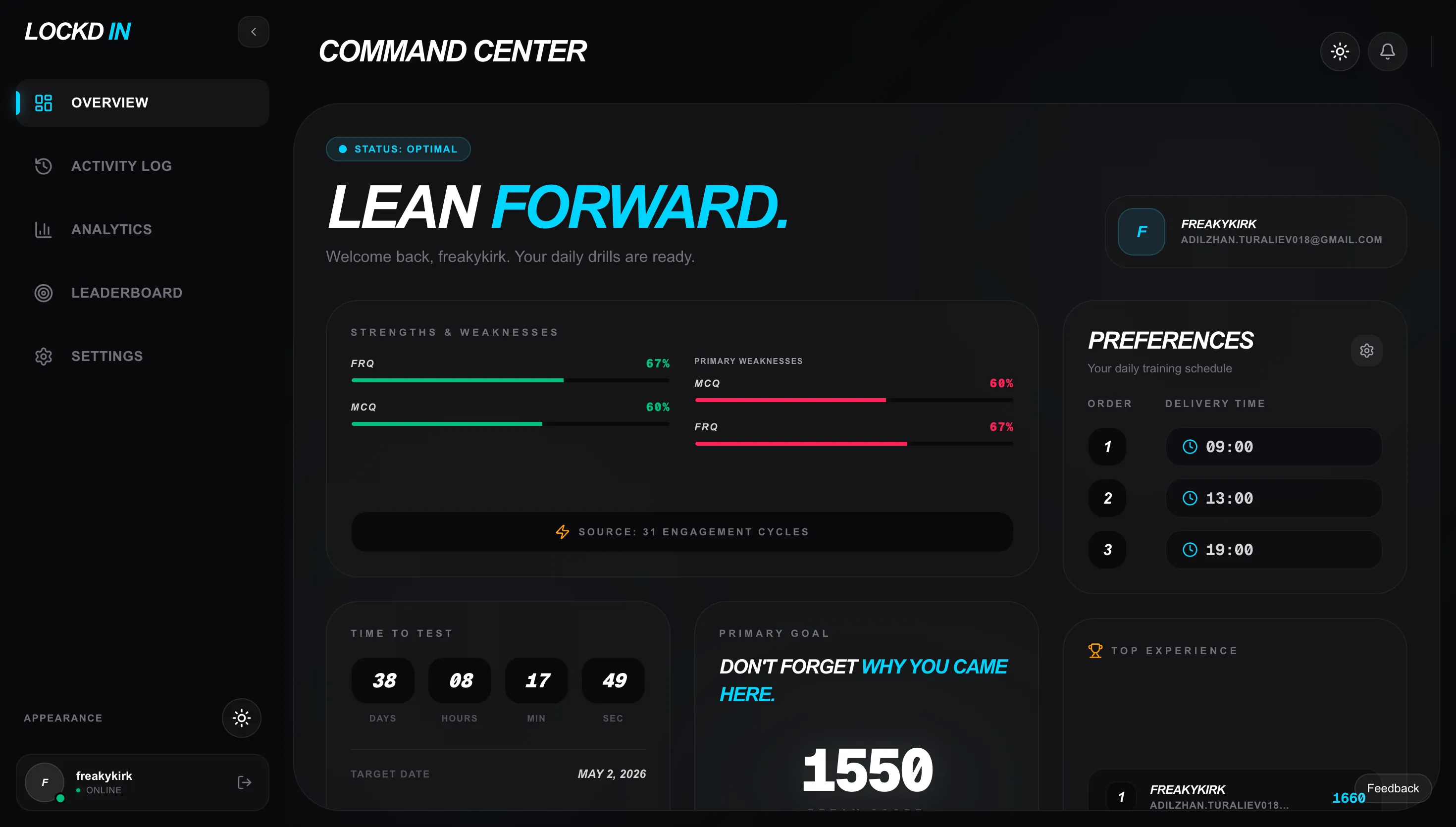Viewport: 1456px width, 827px height.
Task: Open the notifications bell
Action: pyautogui.click(x=1387, y=51)
